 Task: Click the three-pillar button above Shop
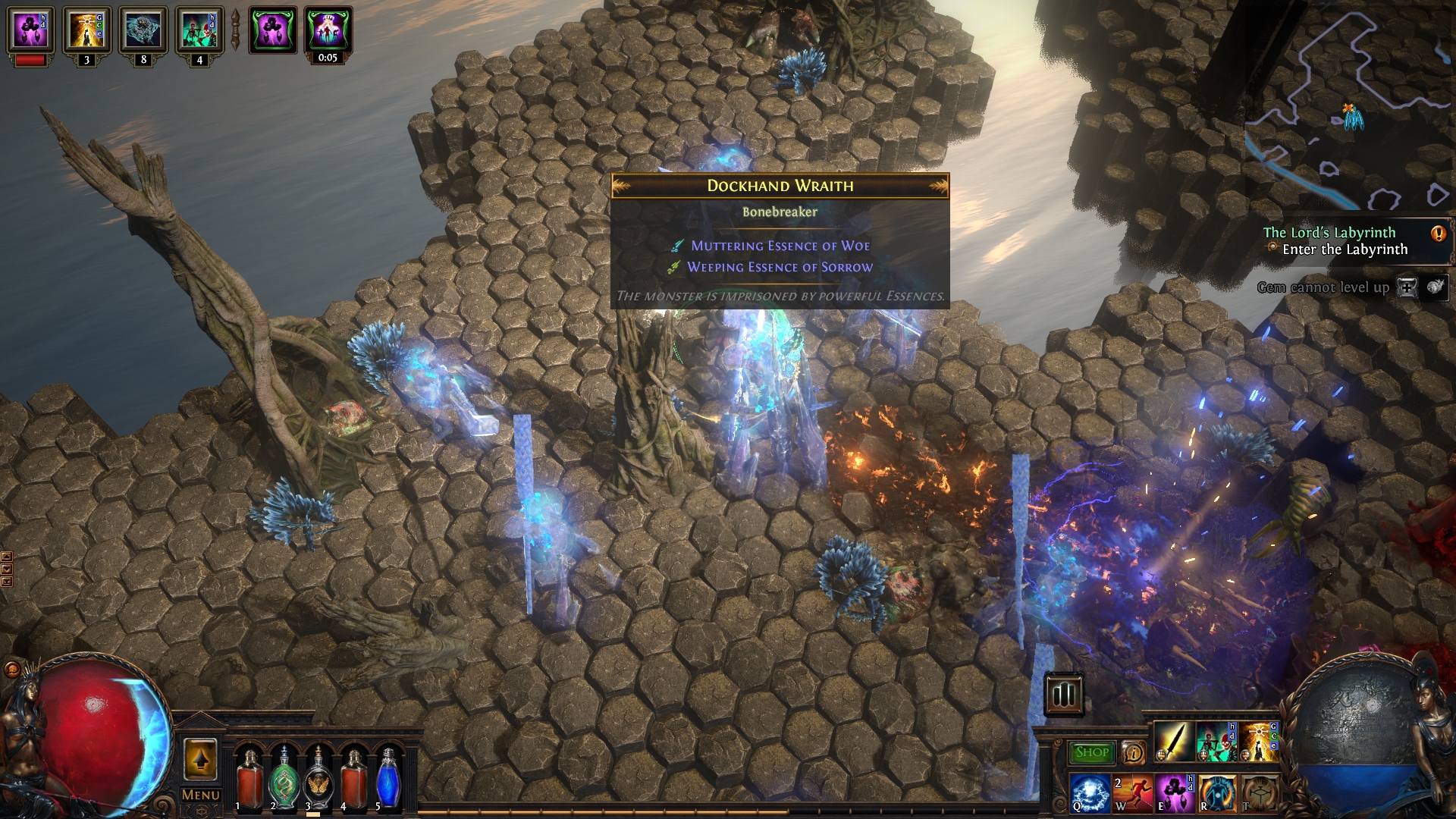1063,693
